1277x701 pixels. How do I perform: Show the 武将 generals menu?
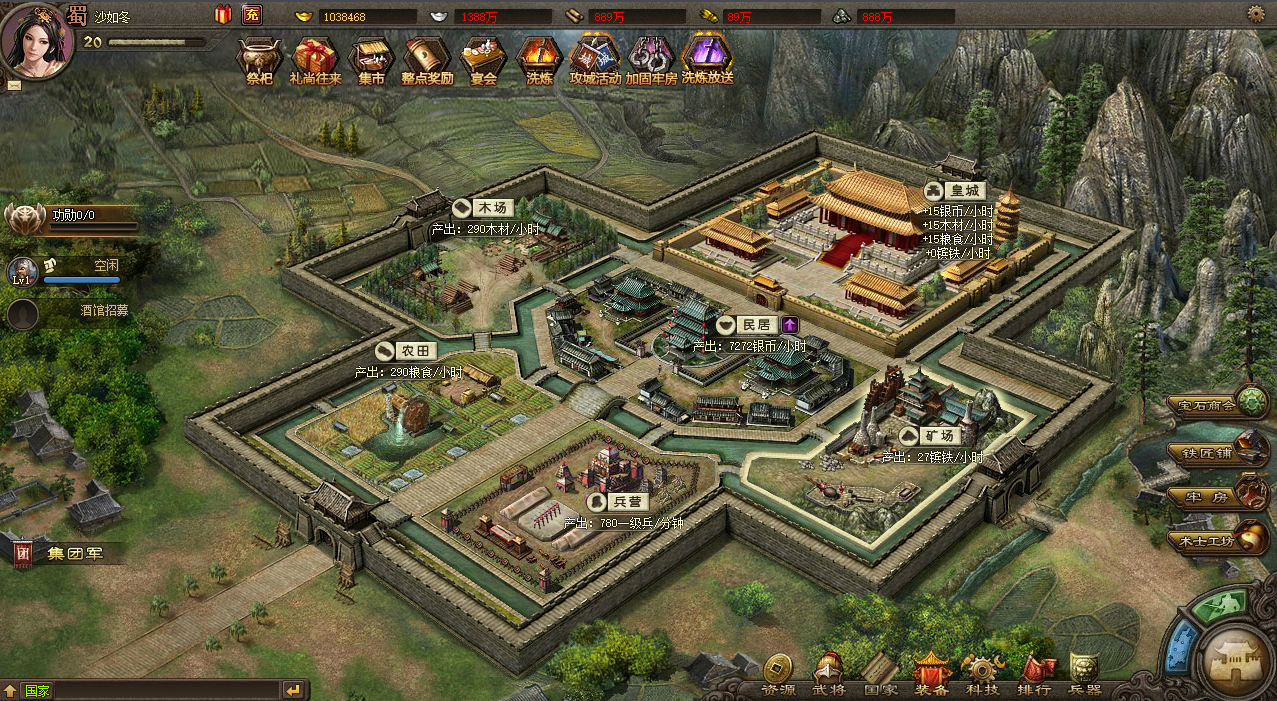pos(828,673)
